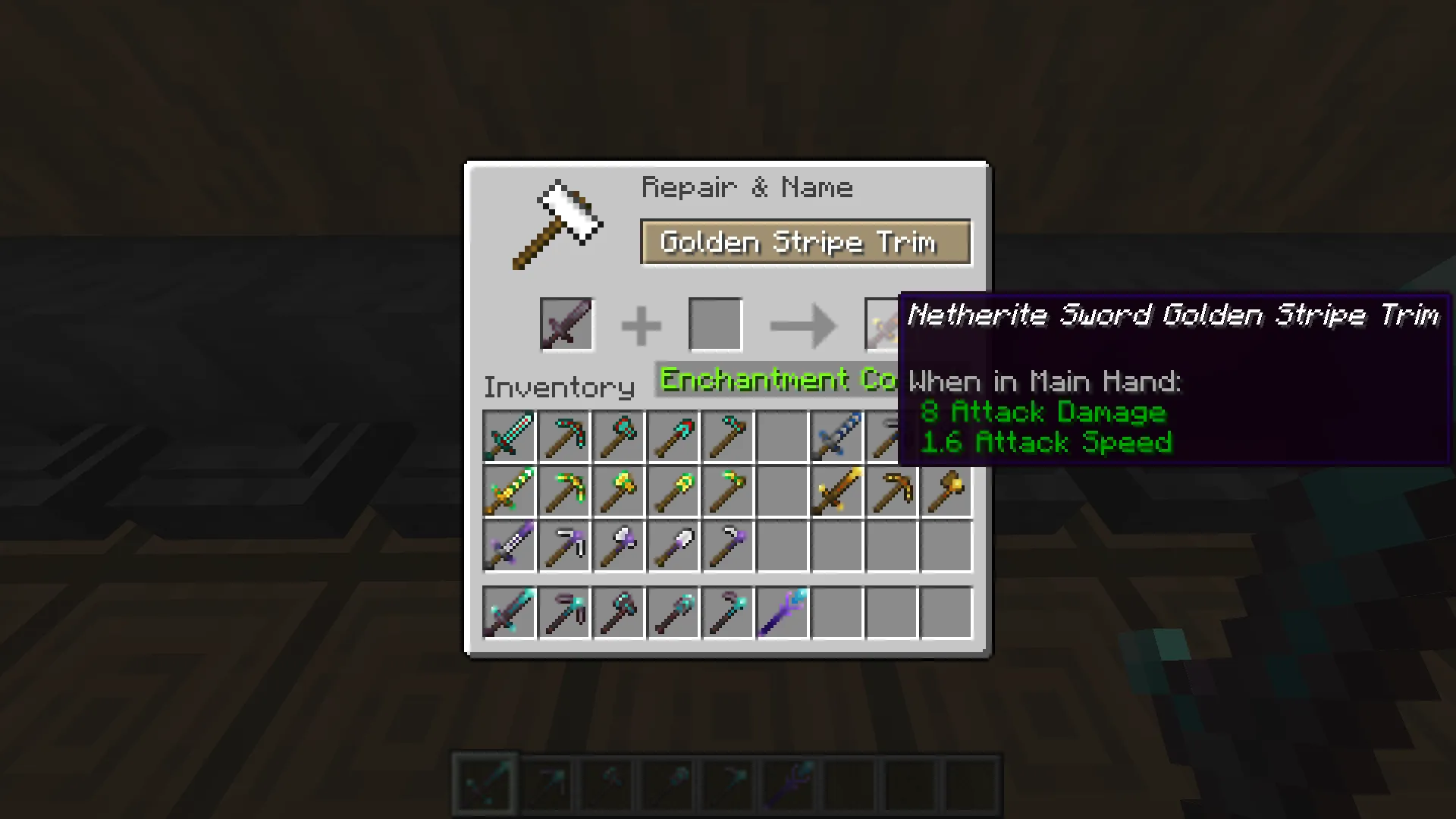Pick up the red-trimmed diamond pickaxe

tap(564, 436)
